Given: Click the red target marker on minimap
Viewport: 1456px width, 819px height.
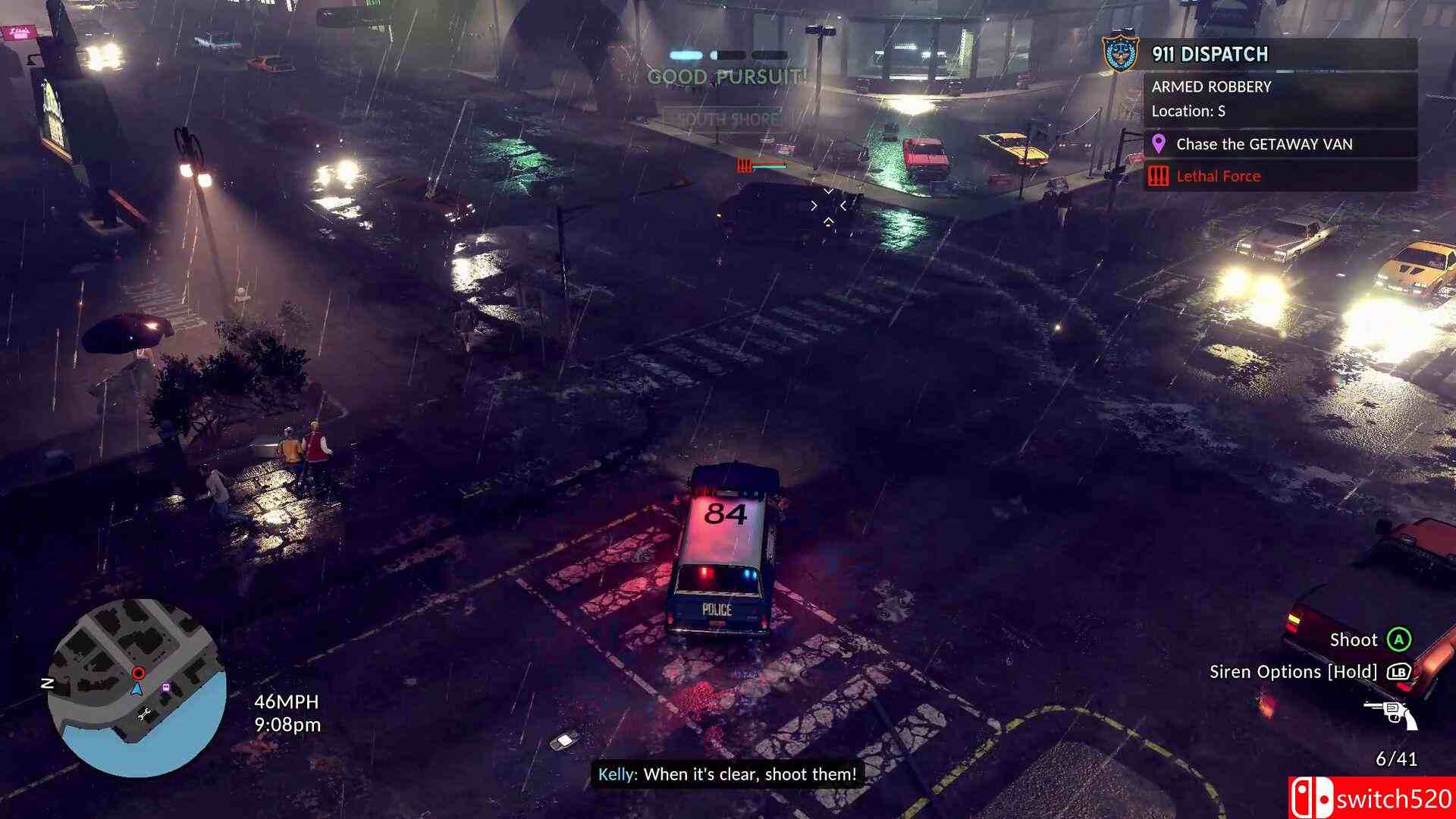Looking at the screenshot, I should 138,673.
